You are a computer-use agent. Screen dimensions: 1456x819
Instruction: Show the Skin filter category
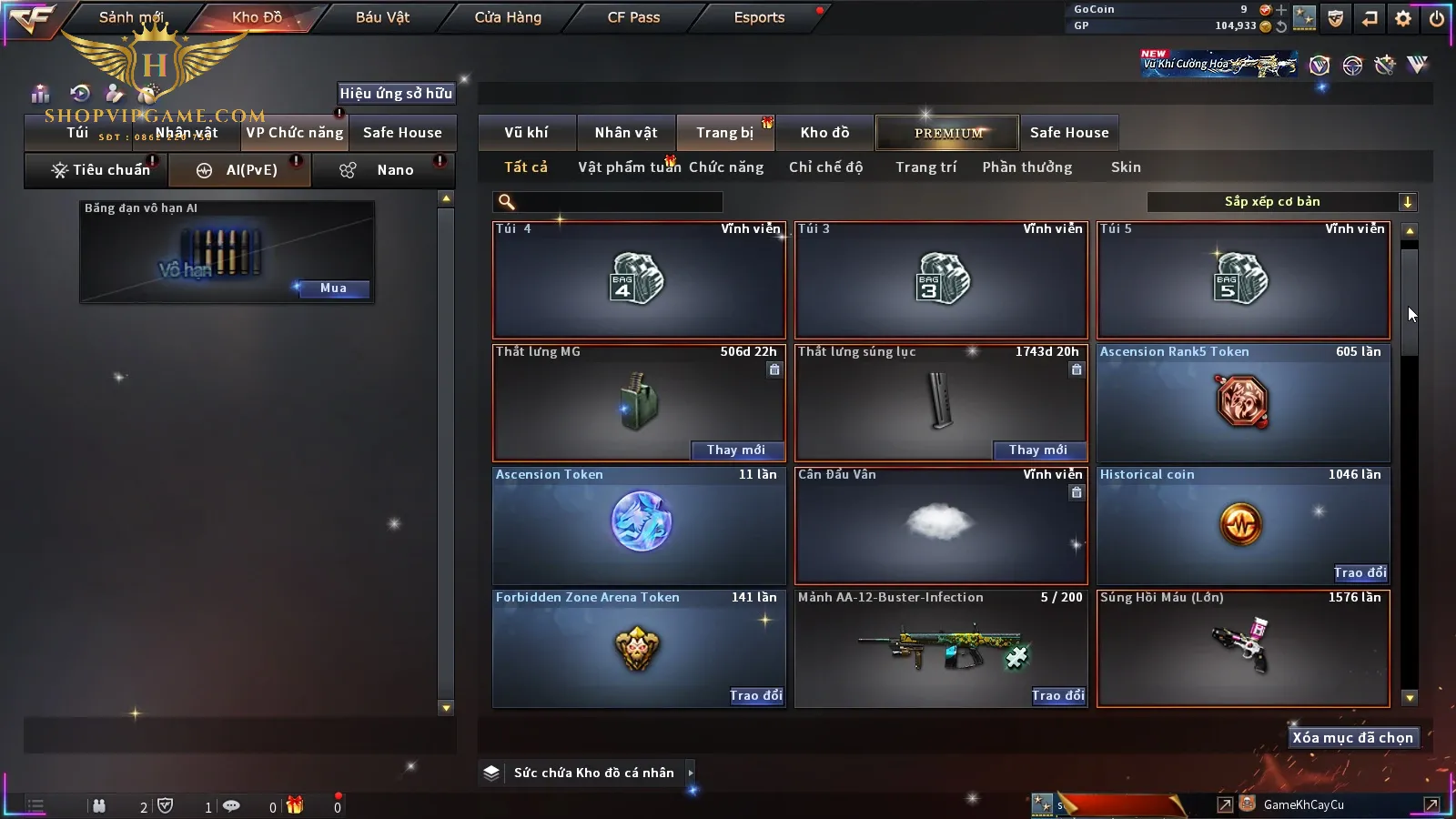[x=1126, y=167]
